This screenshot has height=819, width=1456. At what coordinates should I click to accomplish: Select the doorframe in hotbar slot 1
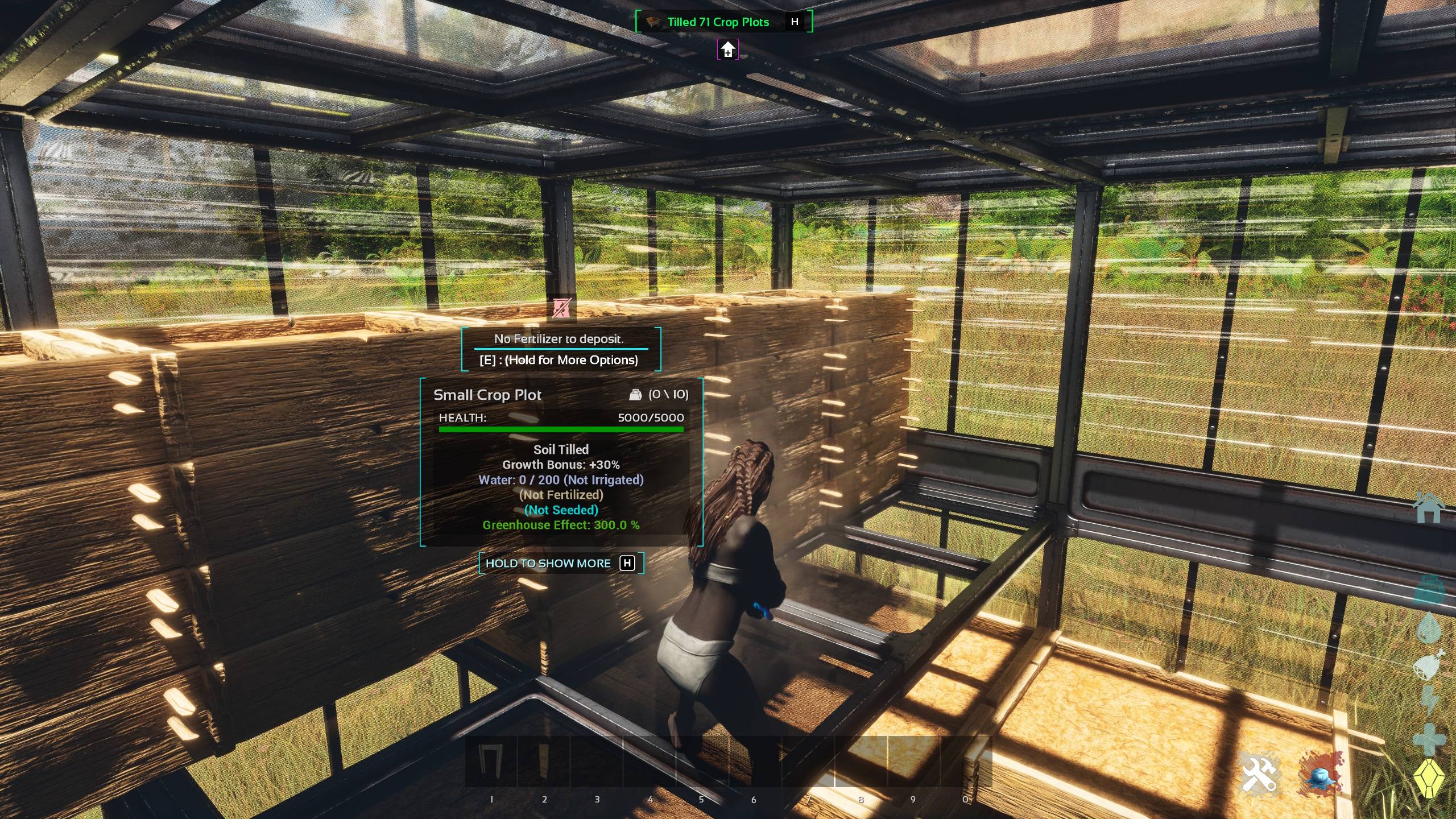pyautogui.click(x=490, y=761)
